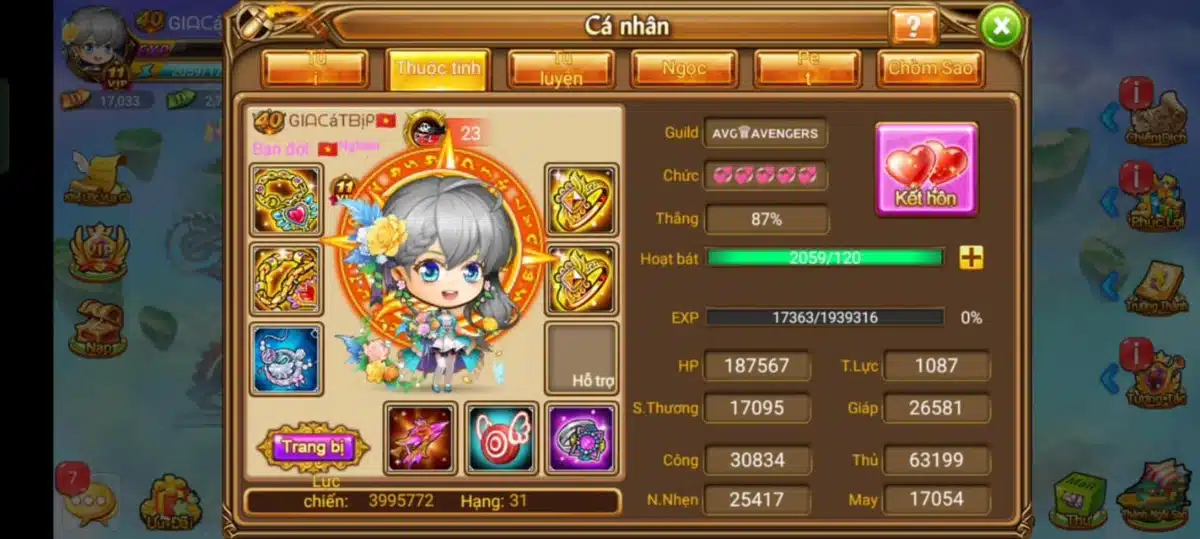Open the Ngọc tab
Viewport: 1200px width, 539px height.
tap(684, 69)
